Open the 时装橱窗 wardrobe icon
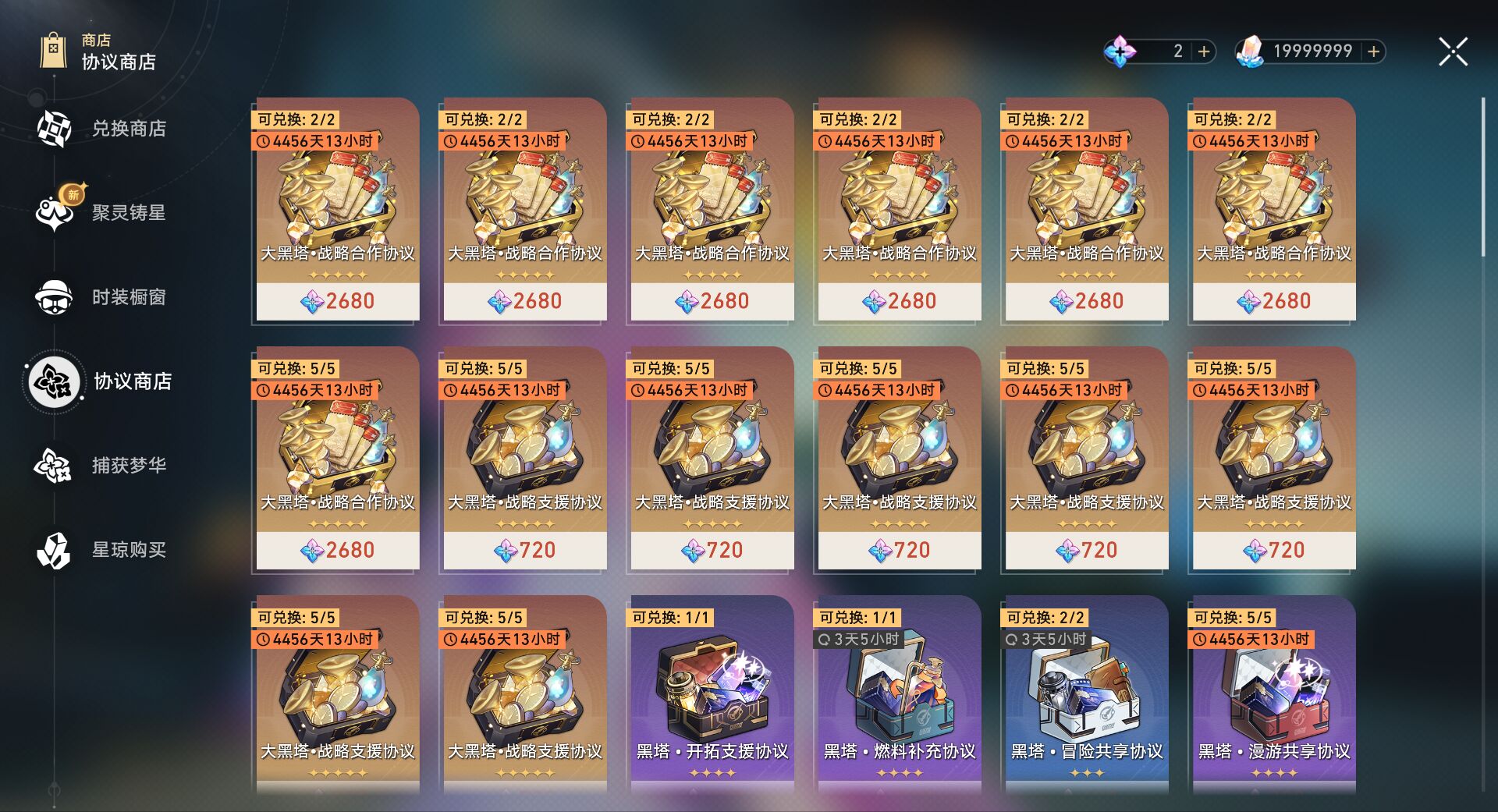The image size is (1498, 812). [55, 296]
